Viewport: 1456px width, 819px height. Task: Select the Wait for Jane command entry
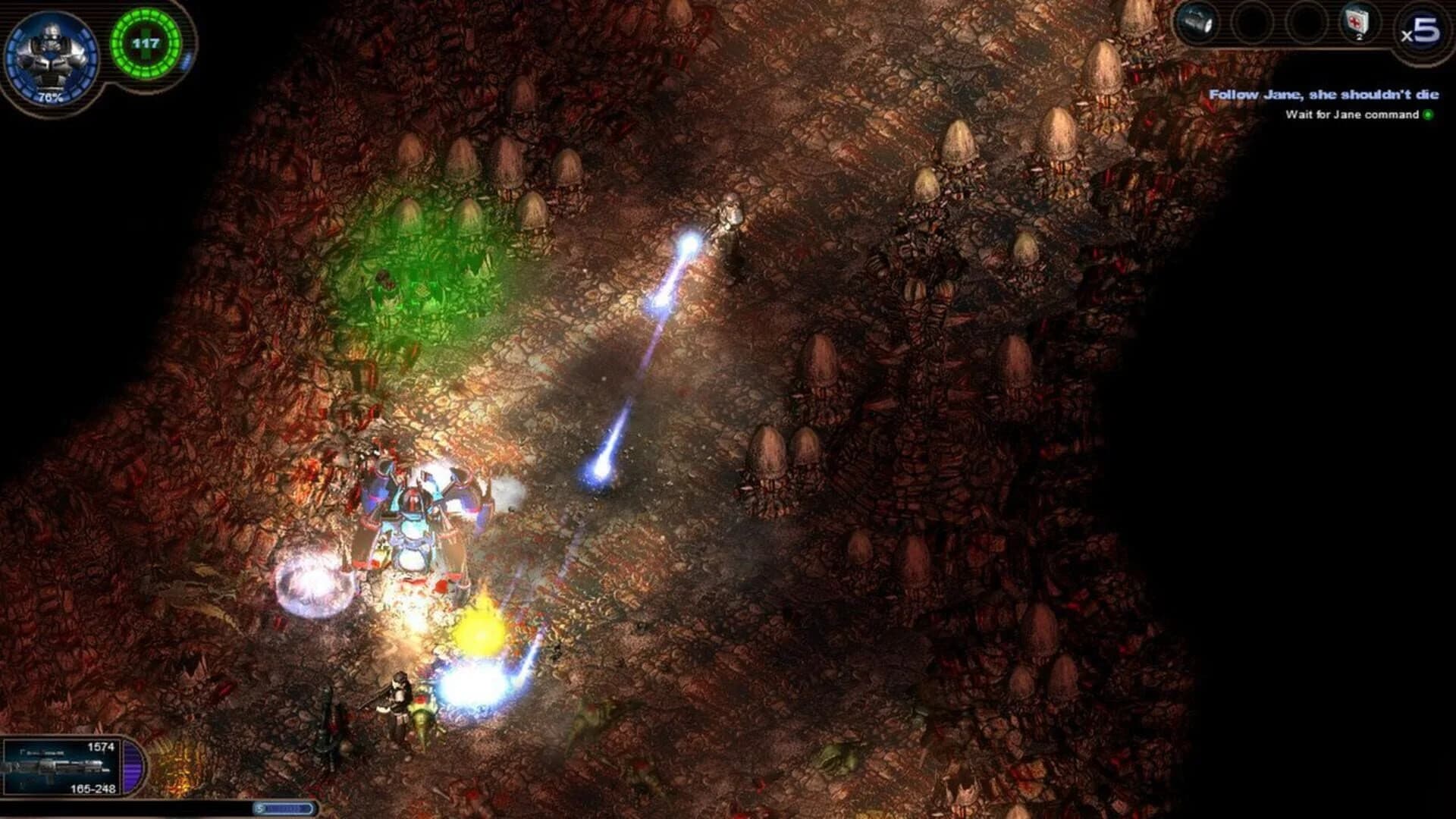tap(1352, 115)
